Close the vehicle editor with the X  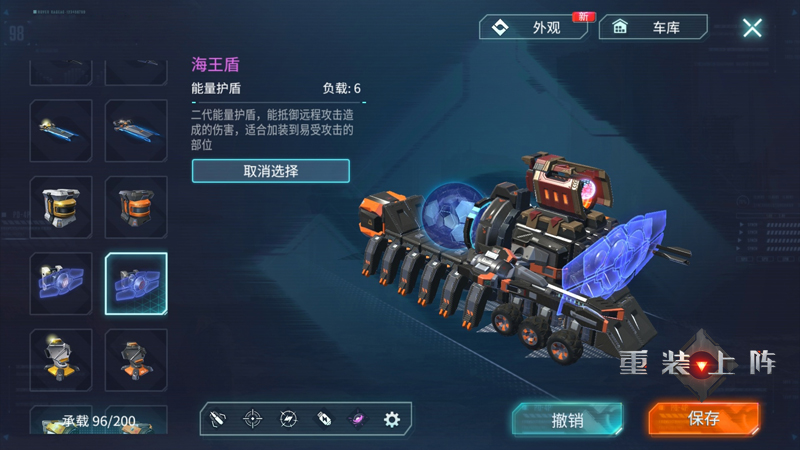[752, 28]
